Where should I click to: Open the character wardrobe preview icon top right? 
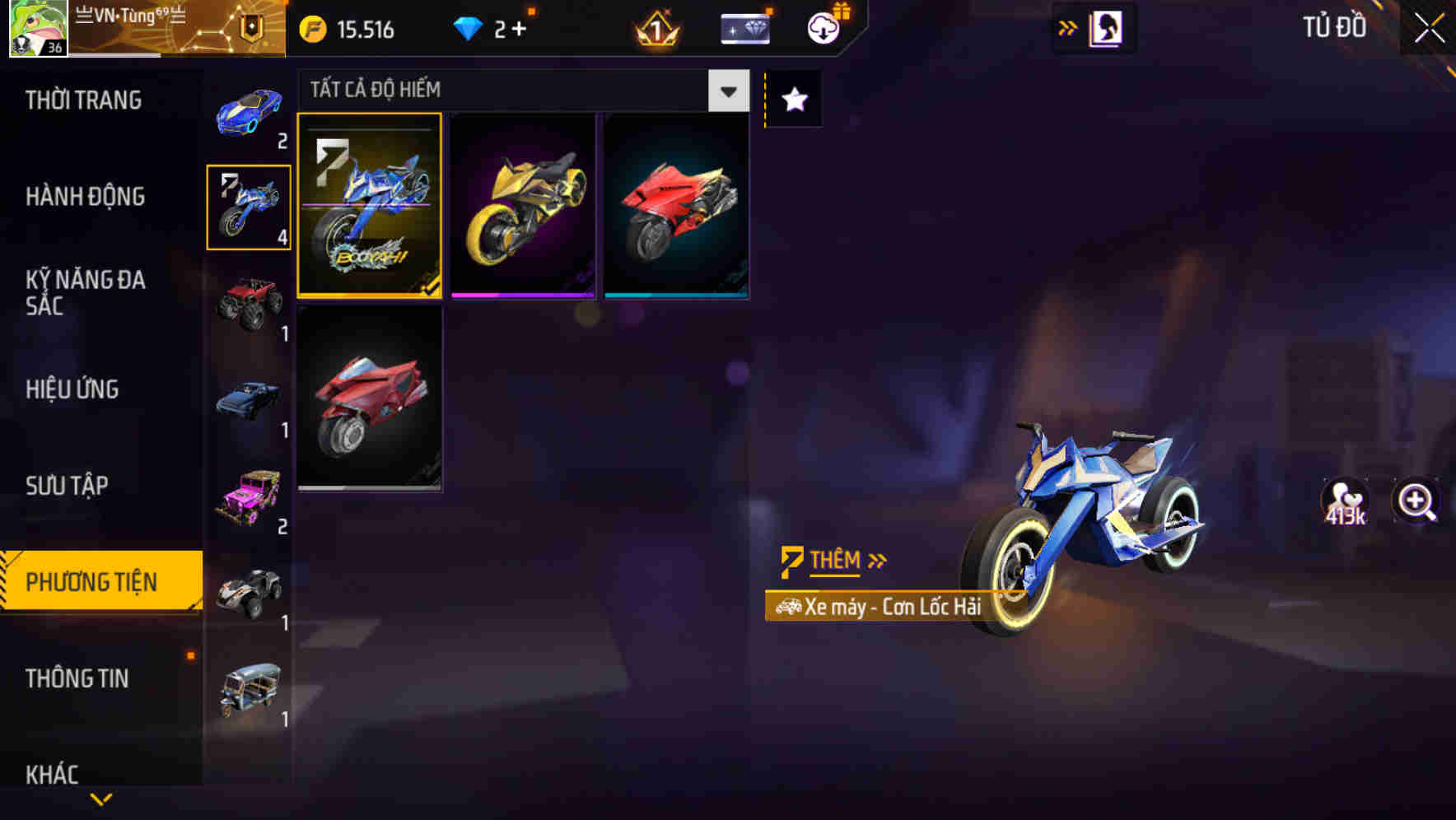[1105, 27]
